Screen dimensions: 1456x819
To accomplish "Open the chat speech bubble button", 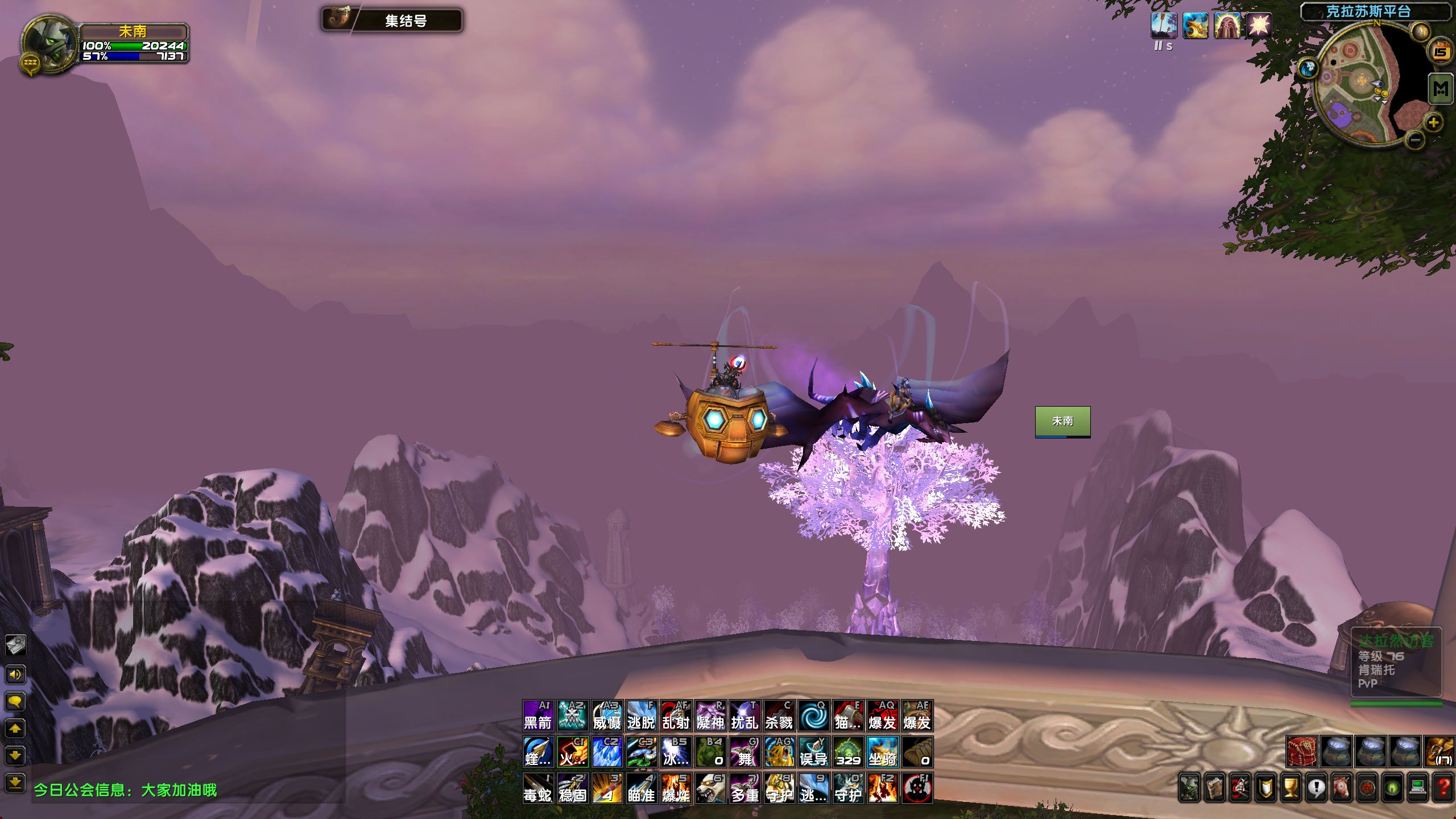I will (x=15, y=701).
